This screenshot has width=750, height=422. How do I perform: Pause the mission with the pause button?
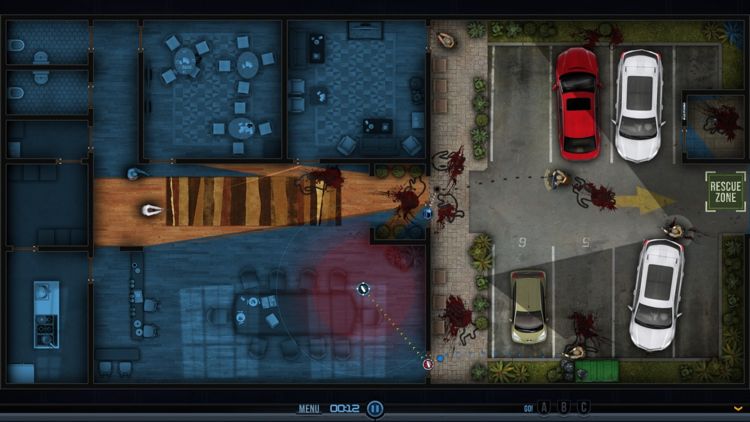pyautogui.click(x=375, y=408)
